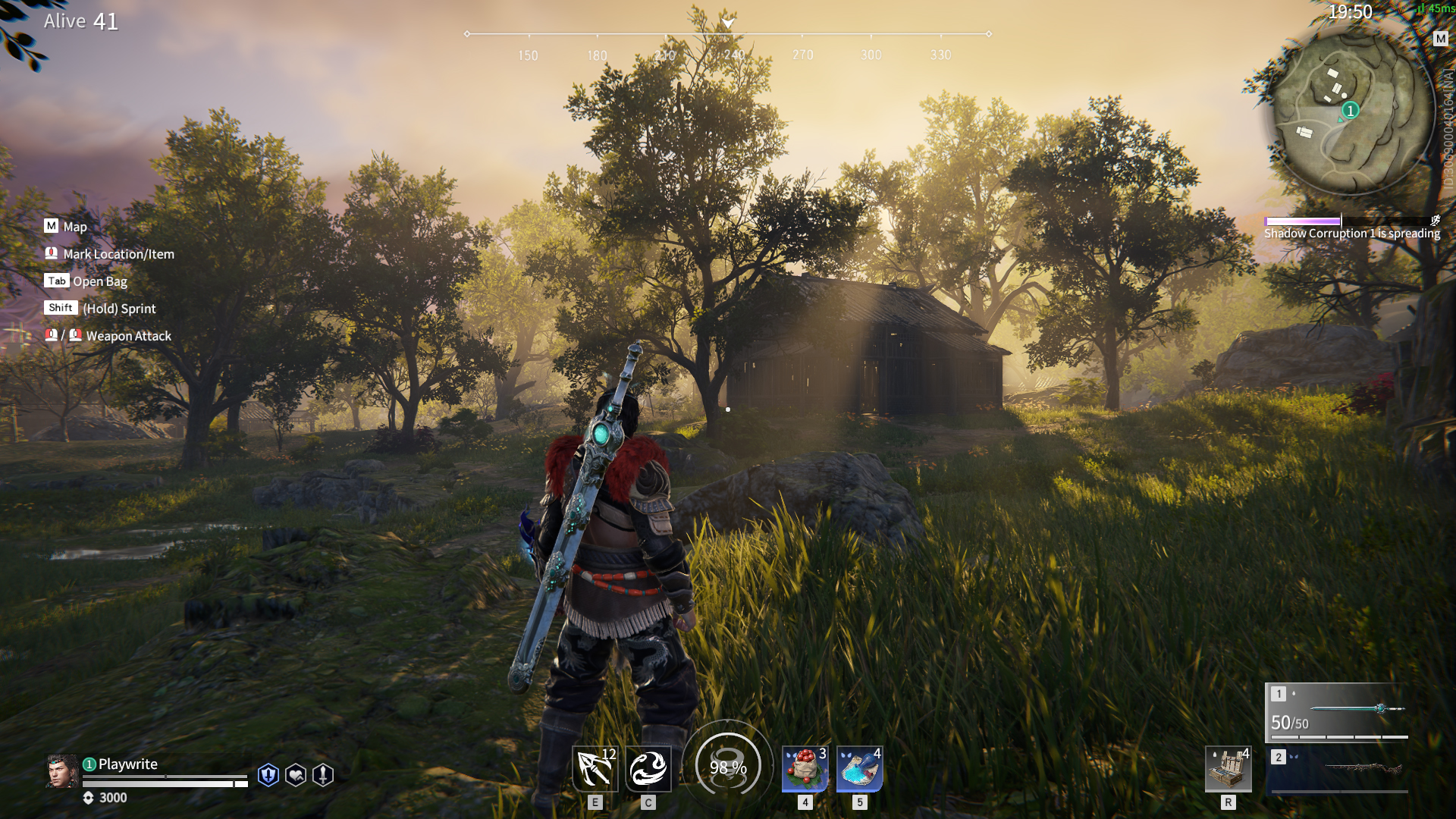Switch to the musket in weapon slot 2
Viewport: 1456px width, 819px height.
1338,770
